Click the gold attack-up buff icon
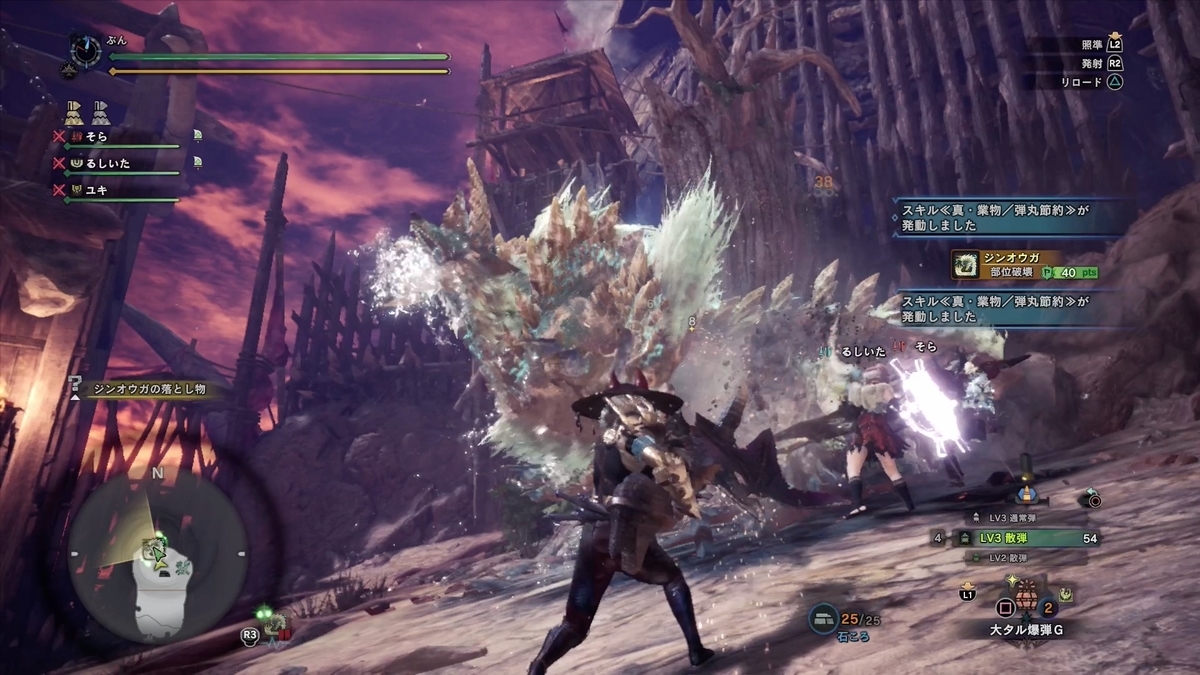Screen dimensions: 1200x675 click(x=74, y=110)
